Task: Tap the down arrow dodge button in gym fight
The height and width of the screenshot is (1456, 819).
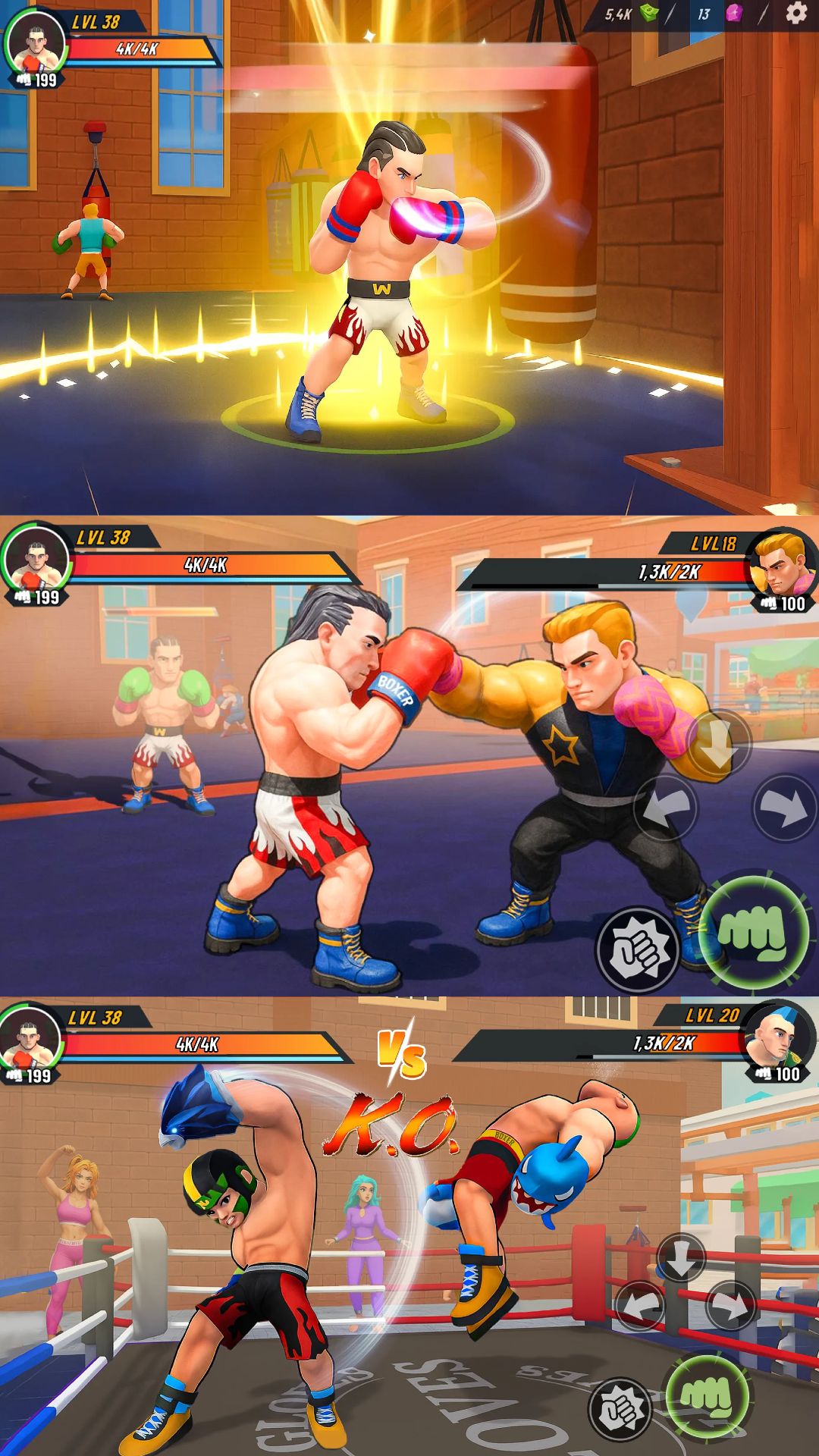Action: (x=717, y=742)
